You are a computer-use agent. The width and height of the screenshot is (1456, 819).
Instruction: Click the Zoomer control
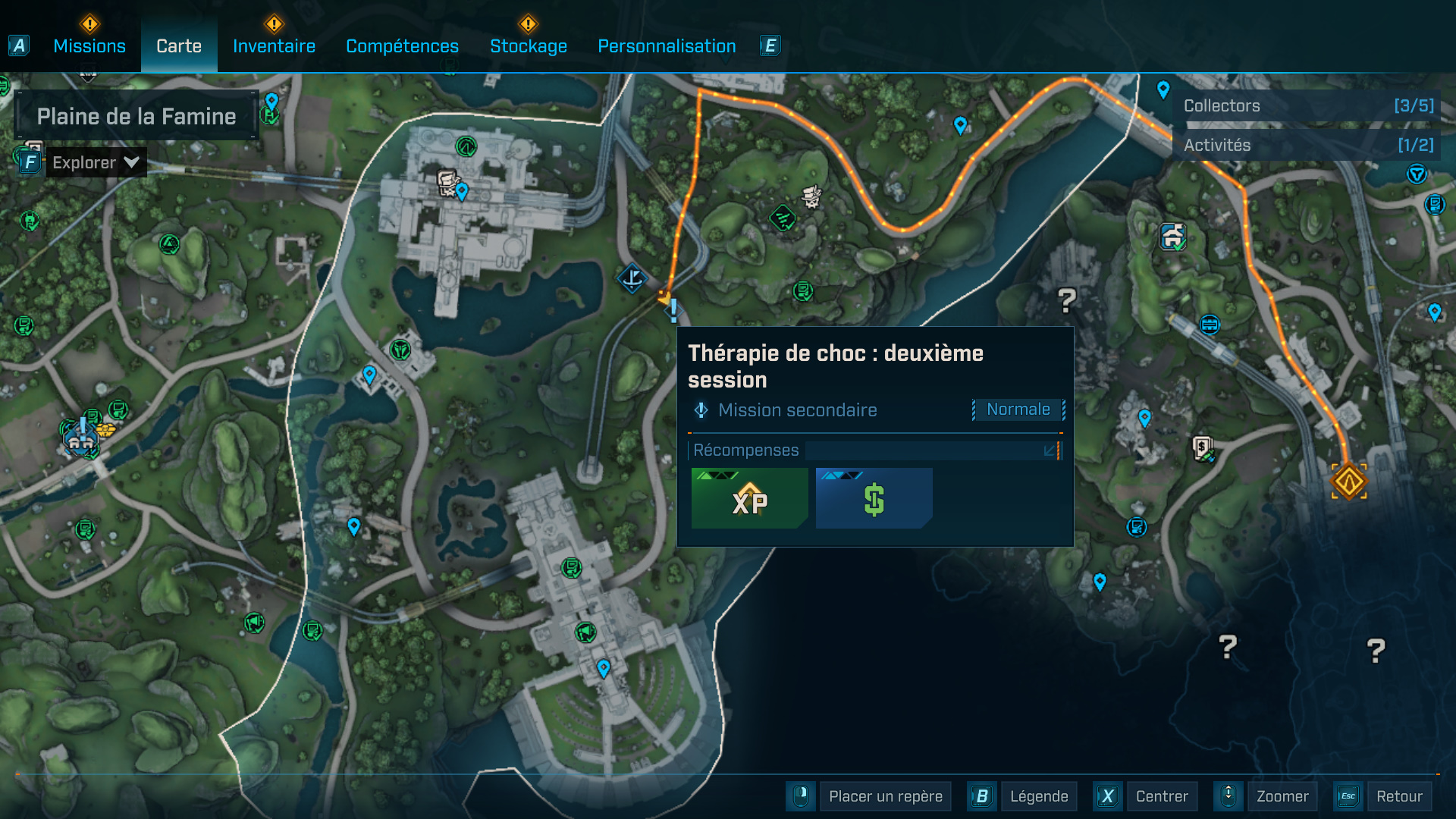1282,796
